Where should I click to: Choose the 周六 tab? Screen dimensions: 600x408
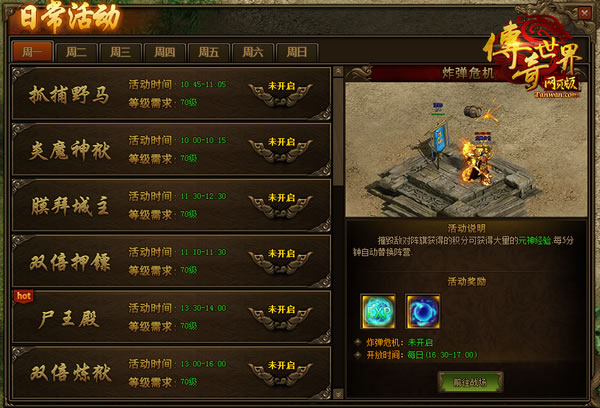253,52
